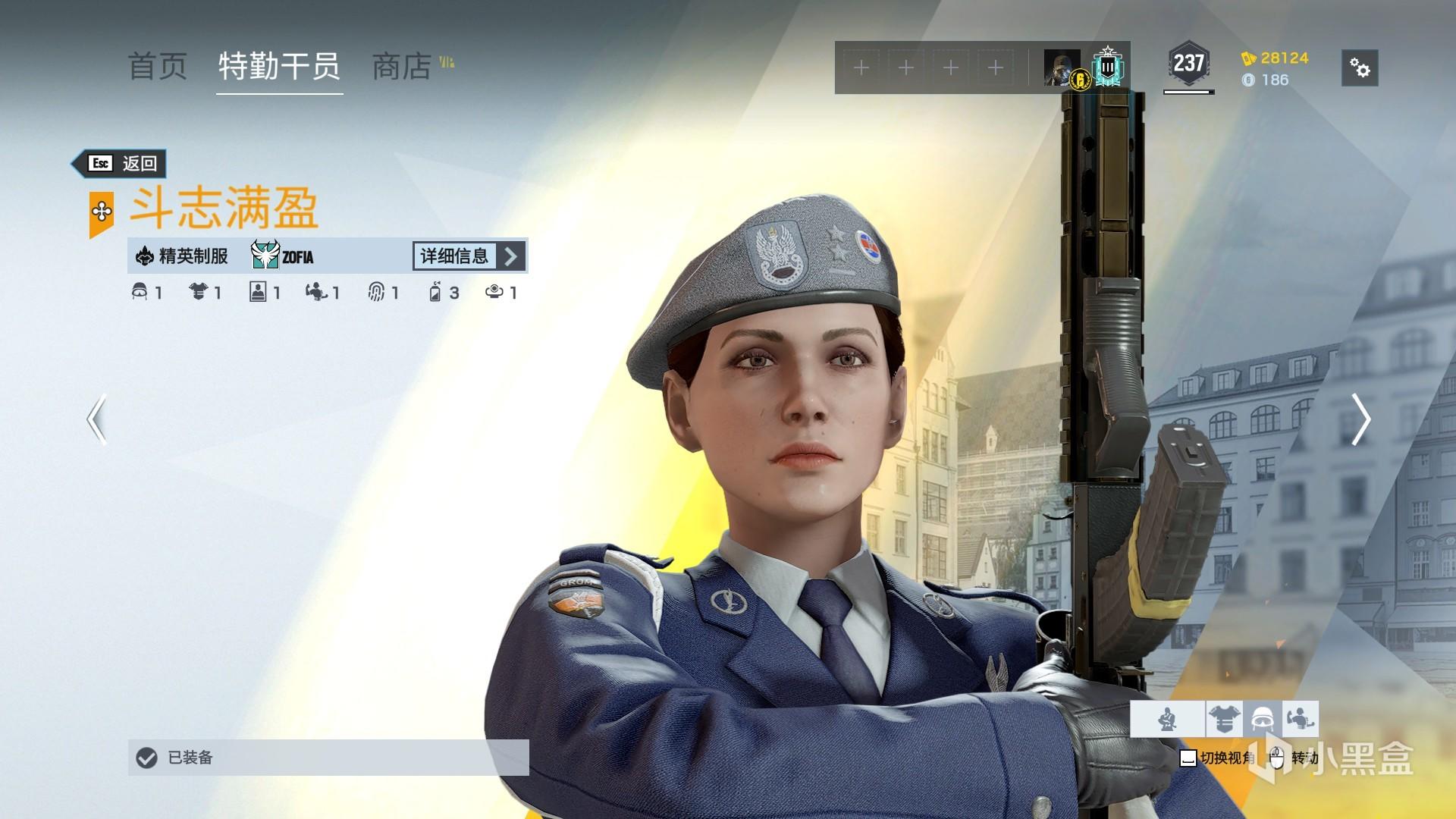
Task: Click the 已装备 equipped button
Action: 328,758
